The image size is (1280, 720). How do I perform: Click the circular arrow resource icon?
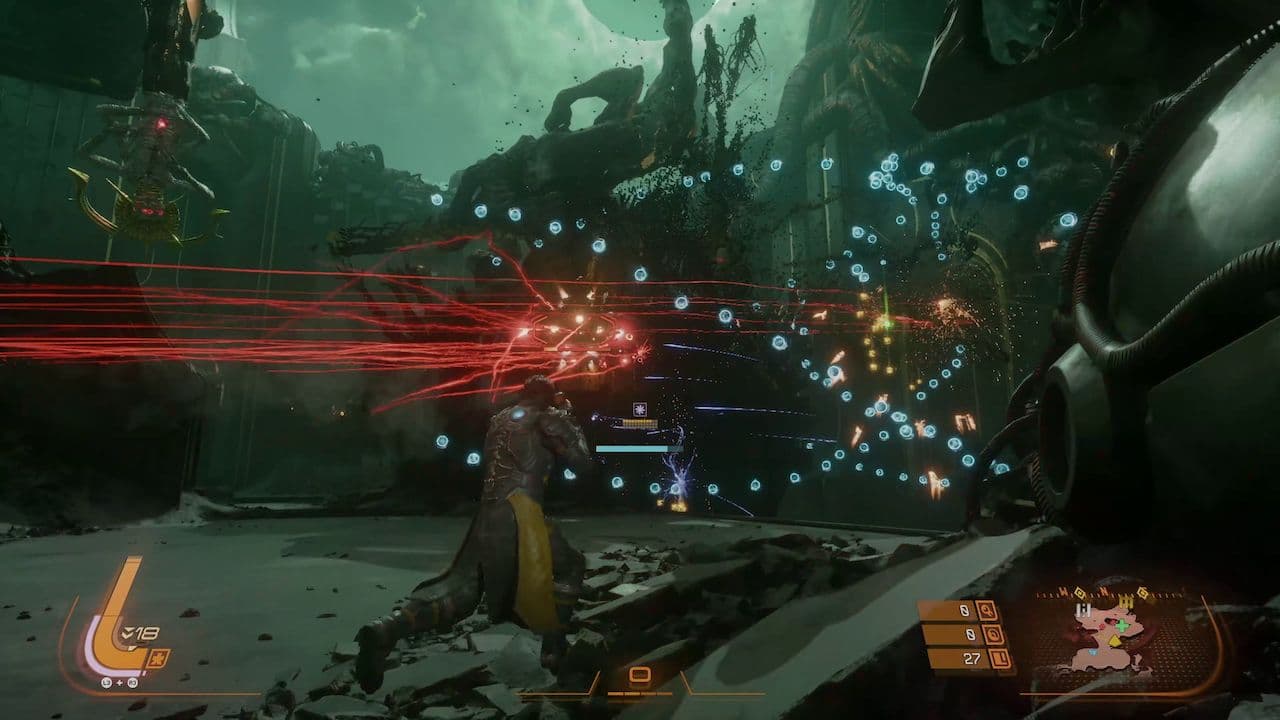pos(994,634)
